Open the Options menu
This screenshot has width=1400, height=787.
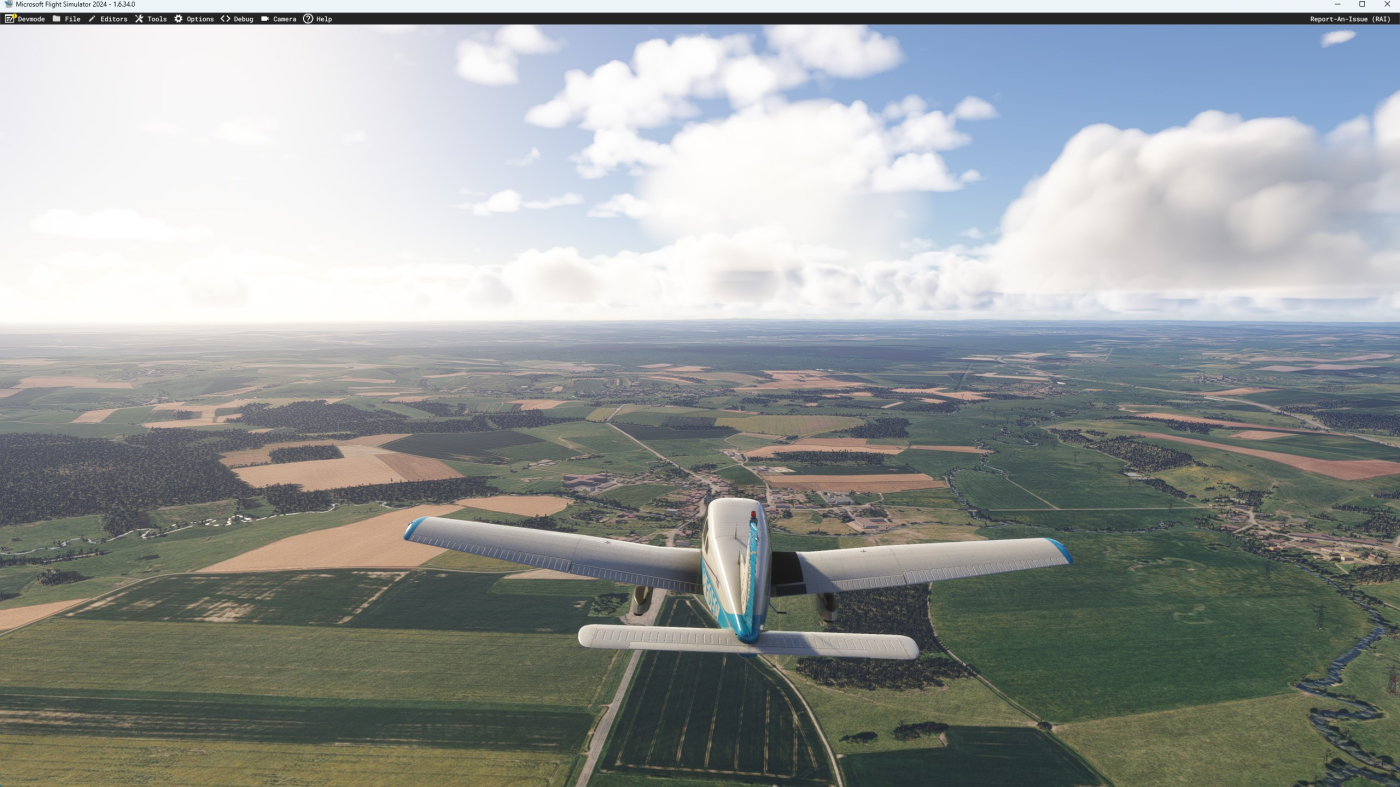coord(200,17)
